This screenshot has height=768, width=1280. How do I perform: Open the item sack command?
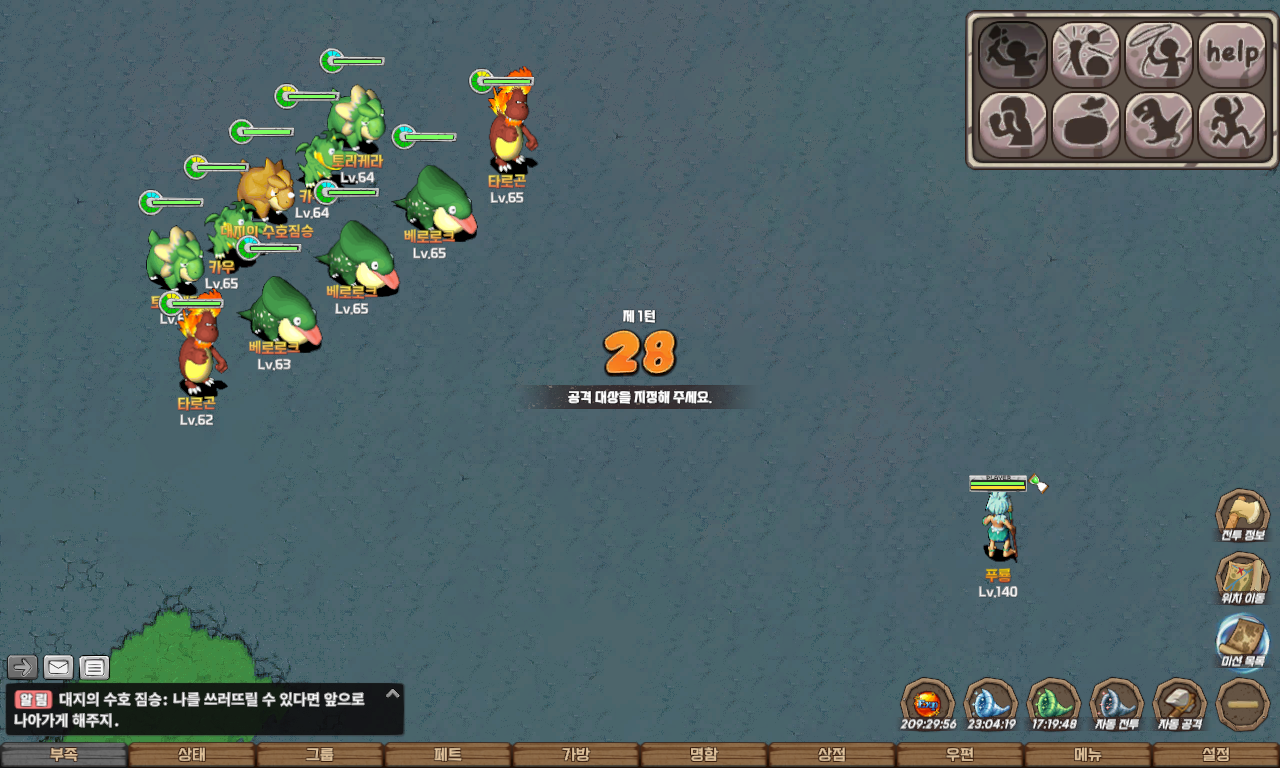pyautogui.click(x=1086, y=125)
